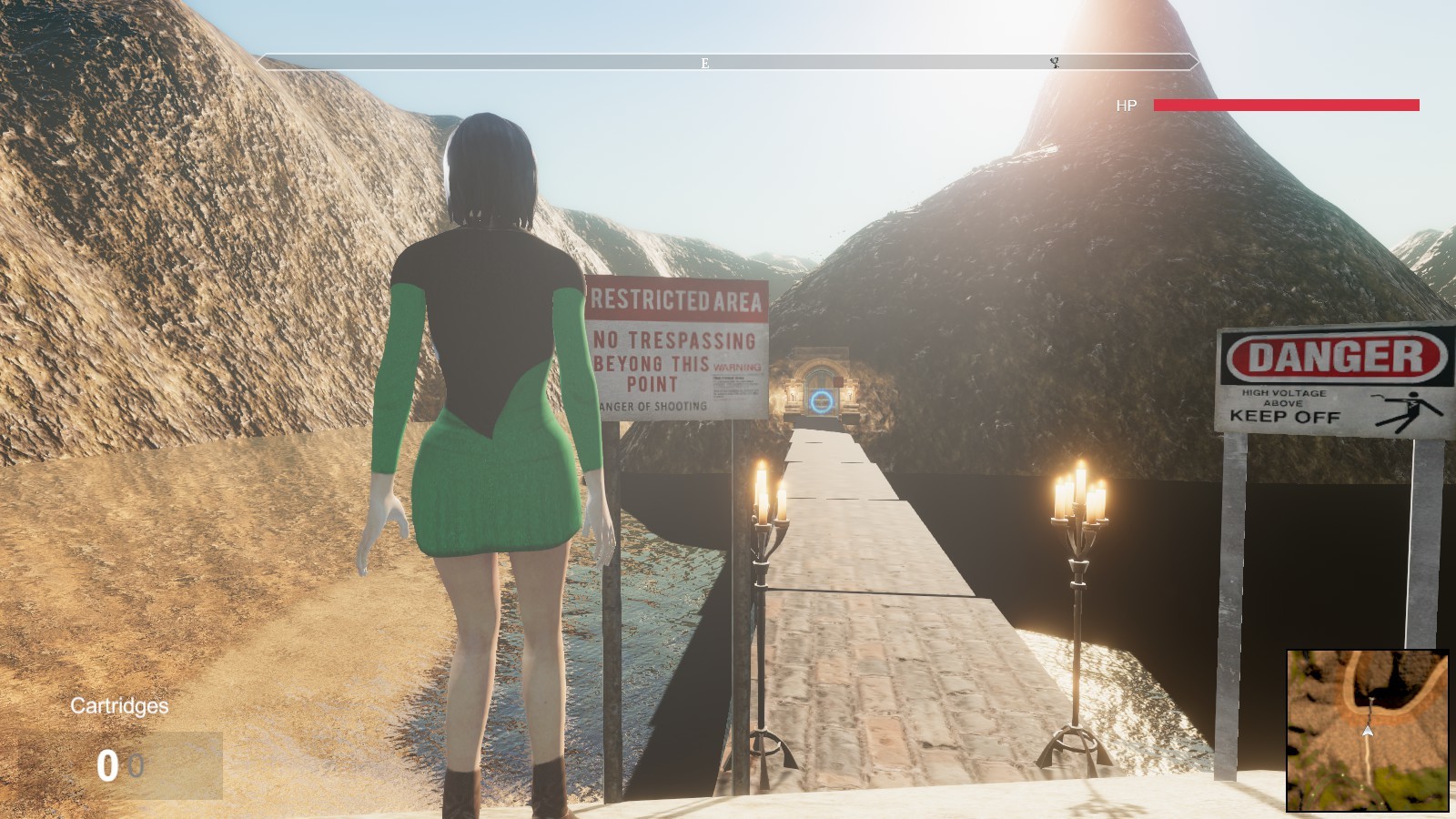
Task: Select the RESTRICTED AREA sign header
Action: [678, 298]
